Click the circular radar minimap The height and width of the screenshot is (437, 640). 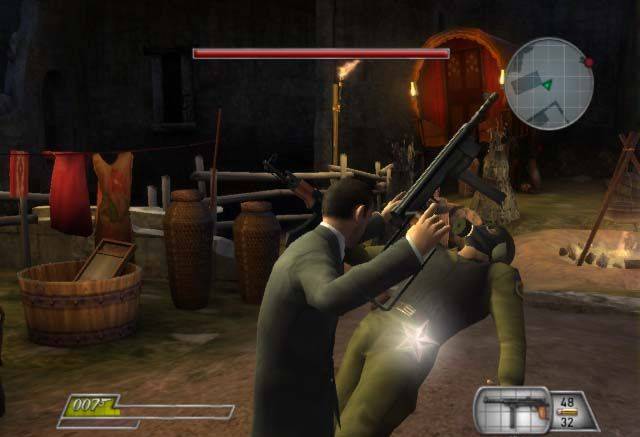[549, 82]
